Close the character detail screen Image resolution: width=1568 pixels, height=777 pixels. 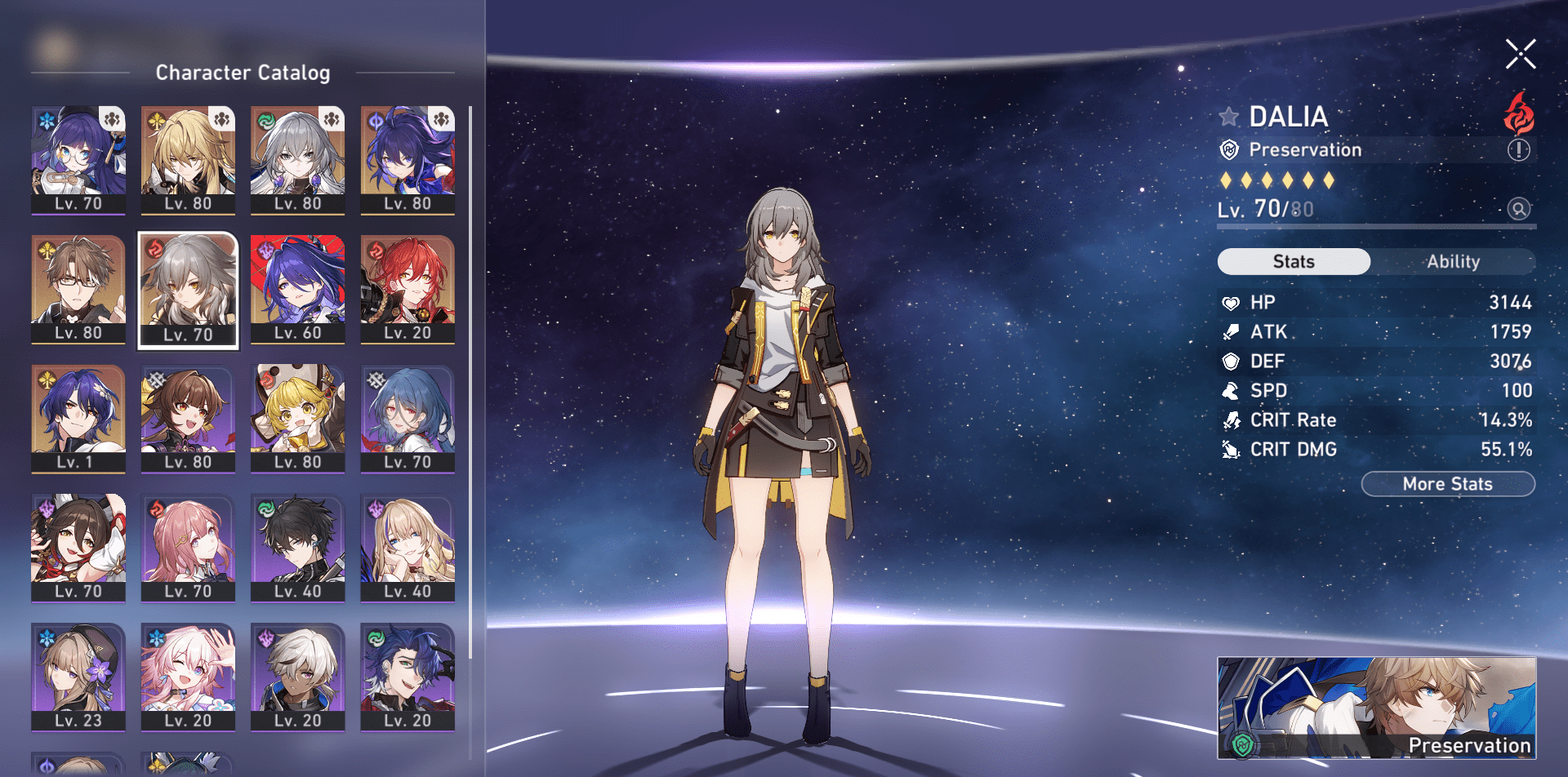(1520, 55)
